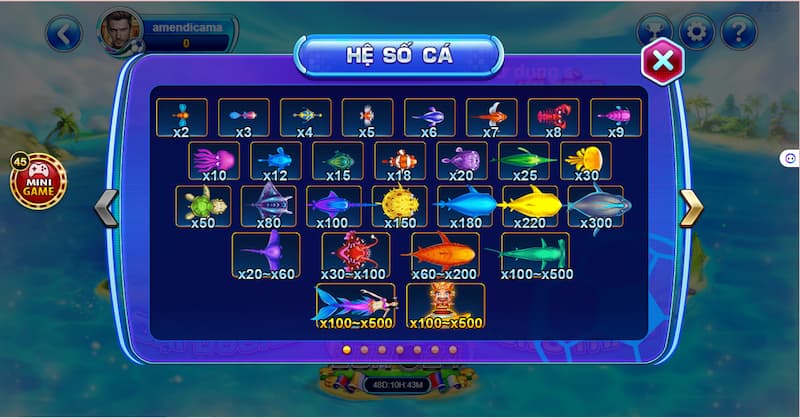Viewport: 800px width, 418px height.
Task: Select the x18 clownfish tile
Action: tap(401, 162)
